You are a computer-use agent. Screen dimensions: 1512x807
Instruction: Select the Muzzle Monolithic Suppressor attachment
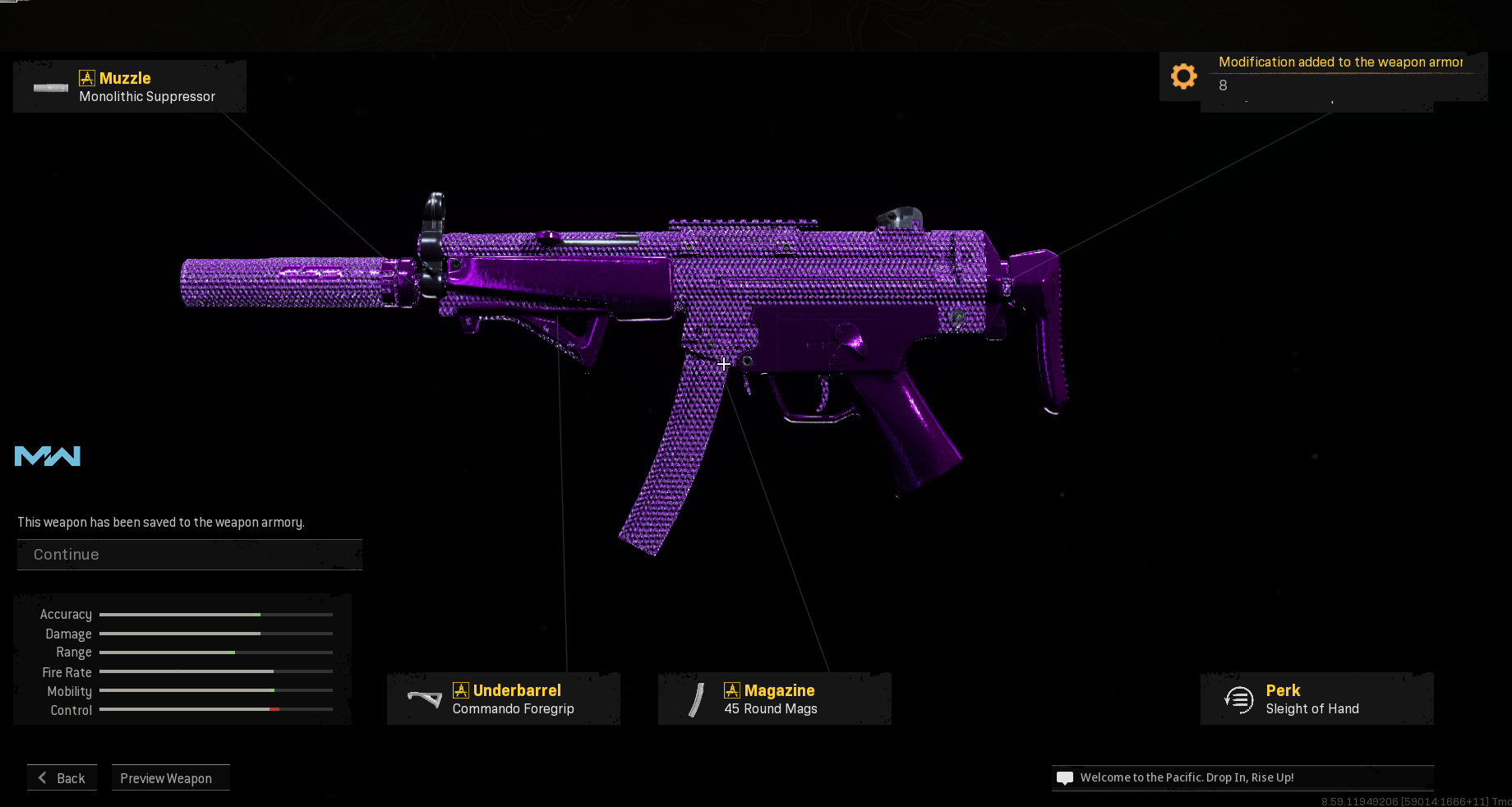(130, 87)
